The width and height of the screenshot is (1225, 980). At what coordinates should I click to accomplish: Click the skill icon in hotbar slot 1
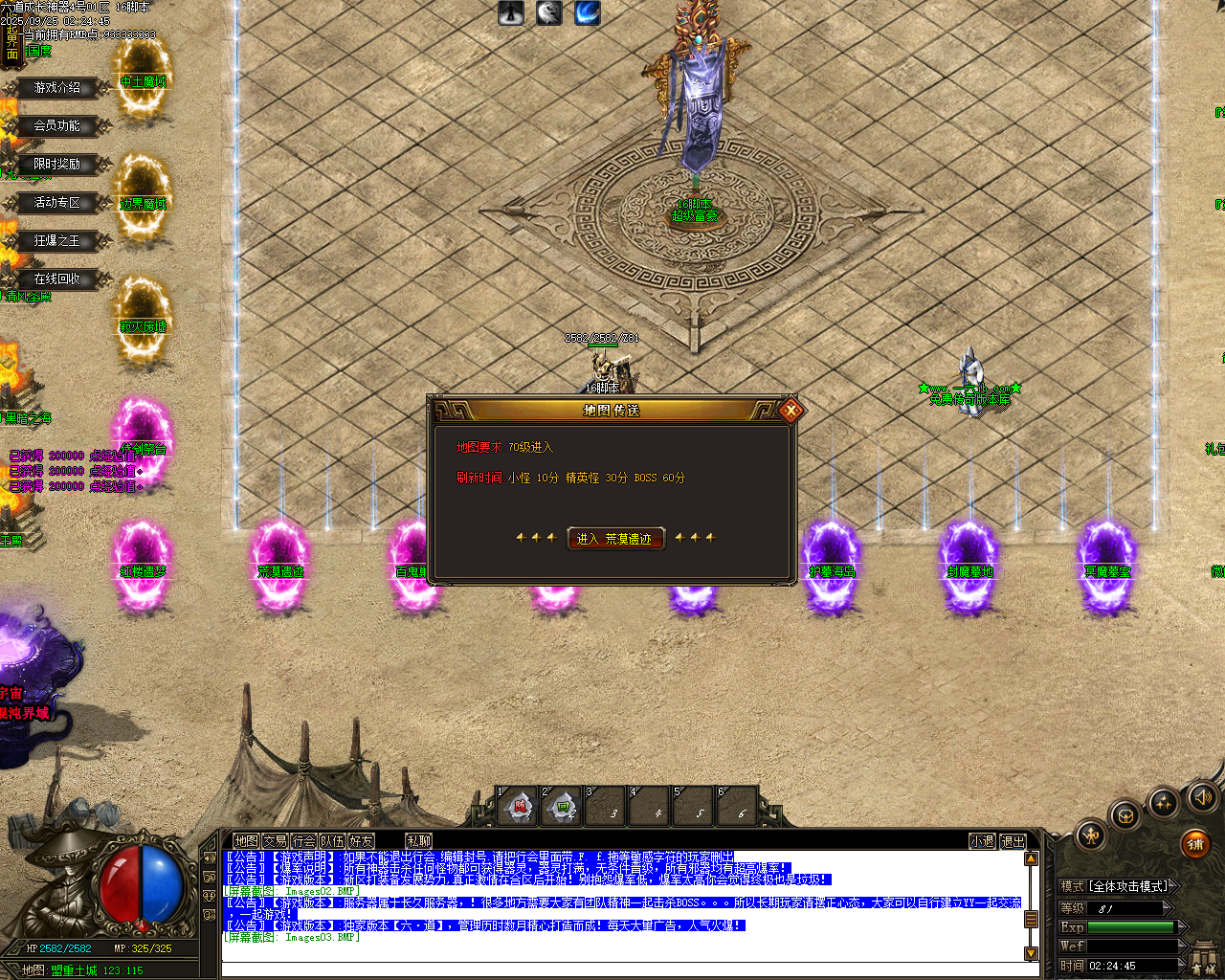[x=518, y=807]
